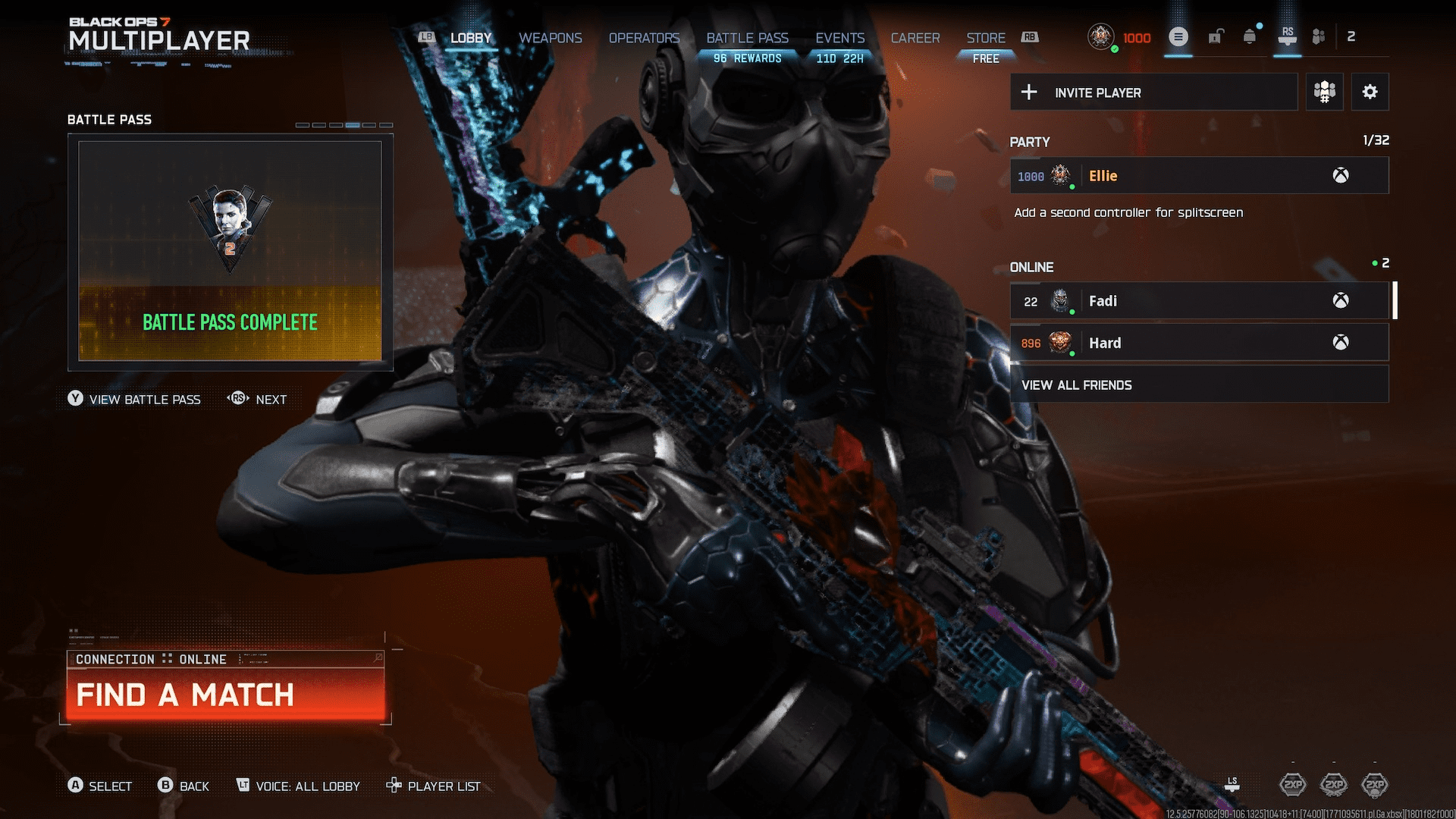The height and width of the screenshot is (819, 1456).
Task: Click the Player List crosshair icon
Action: (395, 786)
